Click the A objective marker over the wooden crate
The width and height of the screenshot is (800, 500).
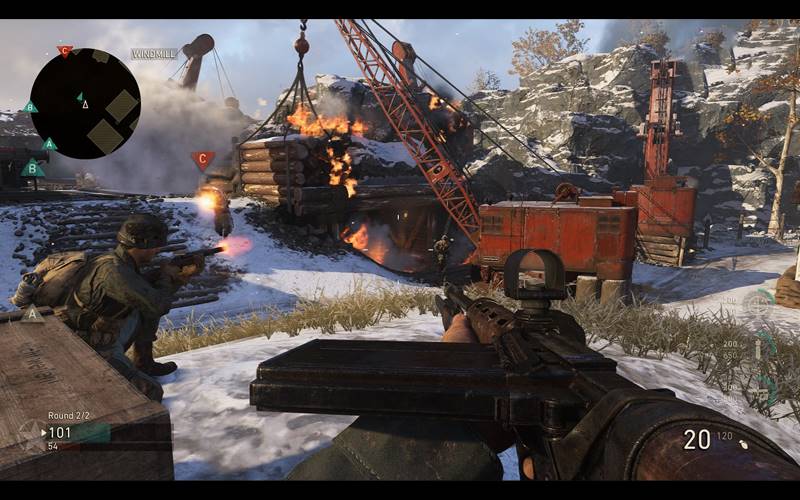33,314
